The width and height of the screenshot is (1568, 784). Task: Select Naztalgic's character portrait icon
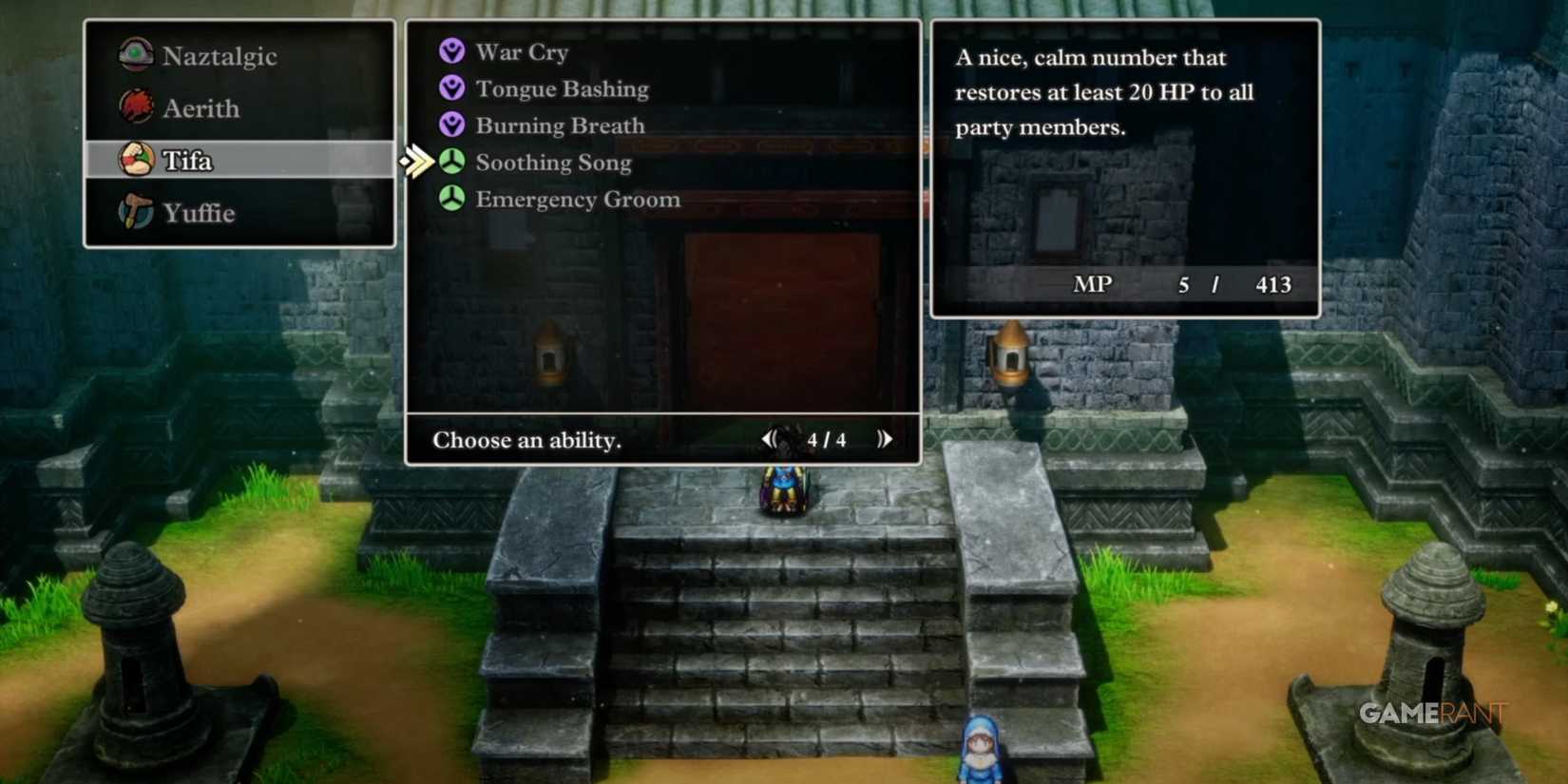click(x=136, y=54)
